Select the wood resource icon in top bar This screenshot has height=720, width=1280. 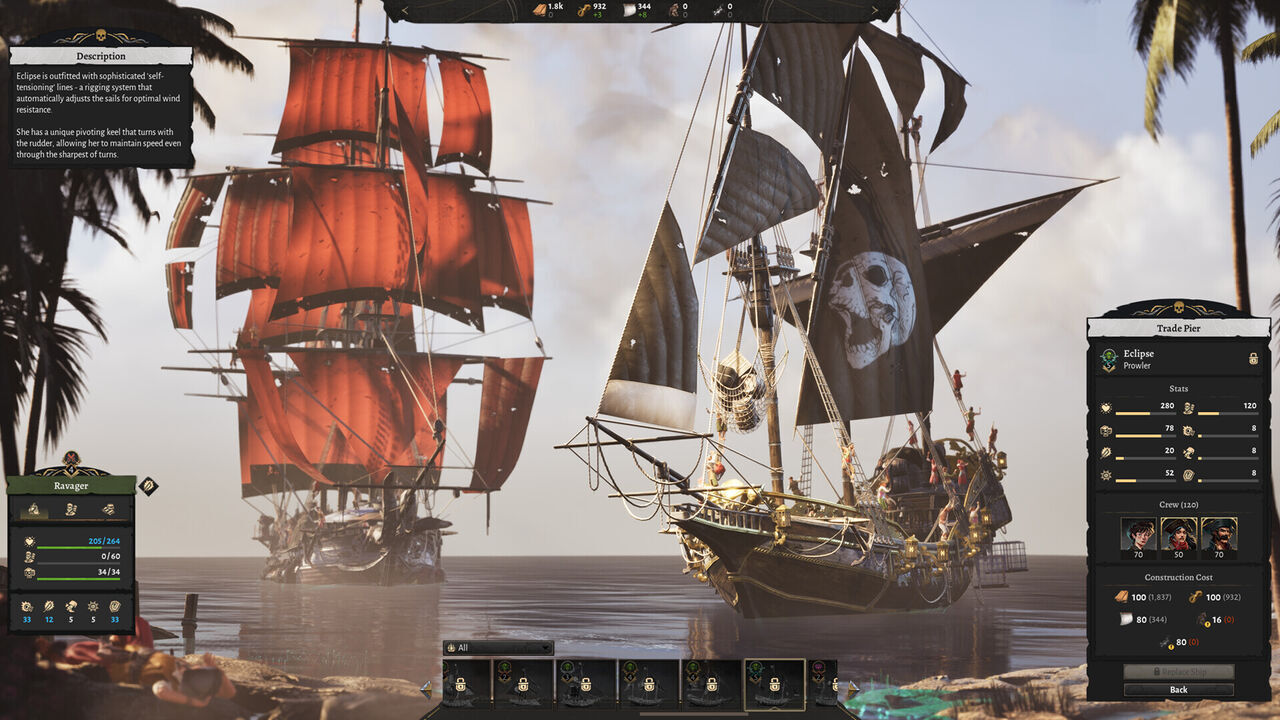tap(537, 9)
